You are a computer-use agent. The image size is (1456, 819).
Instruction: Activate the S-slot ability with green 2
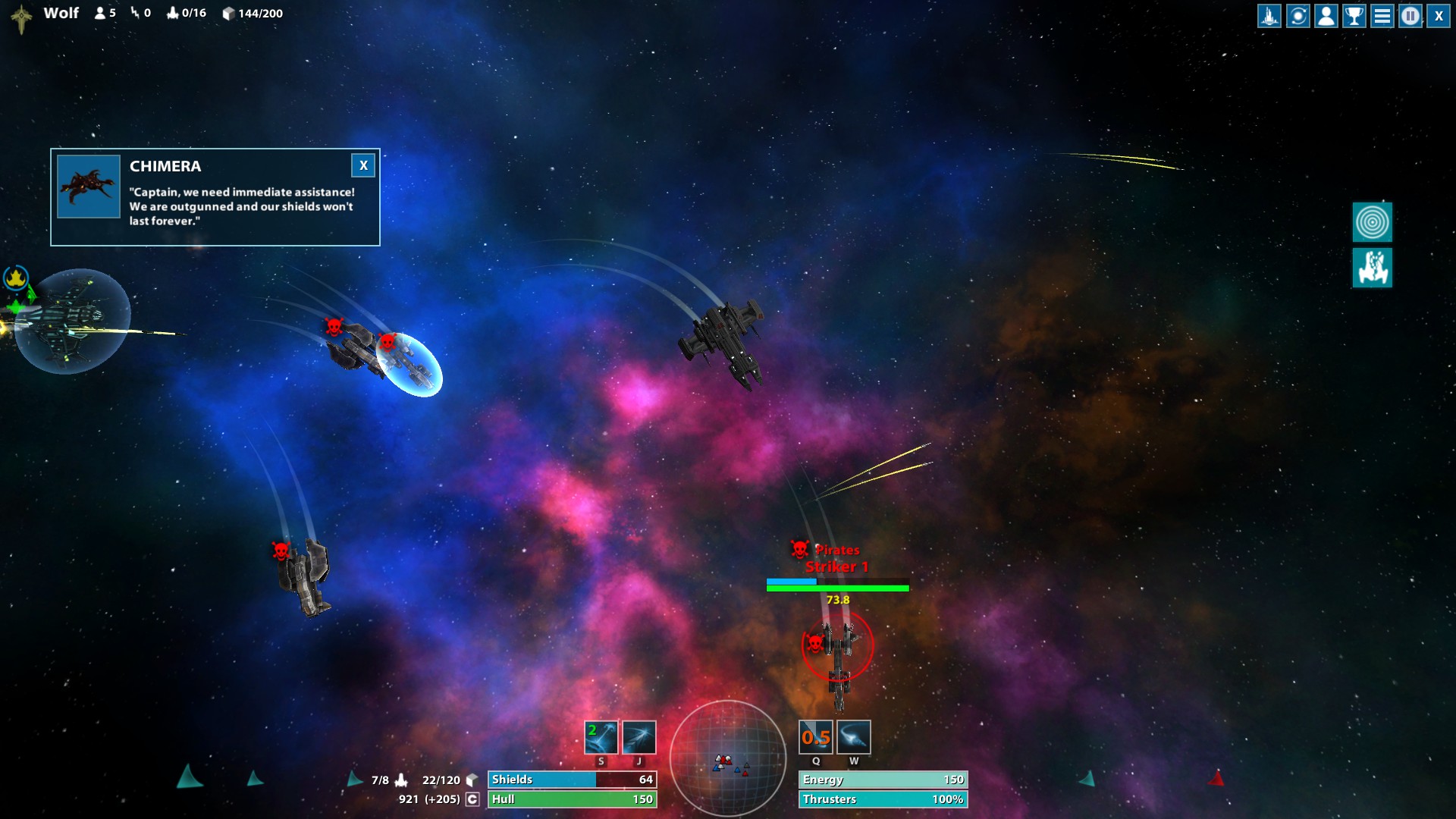coord(601,737)
